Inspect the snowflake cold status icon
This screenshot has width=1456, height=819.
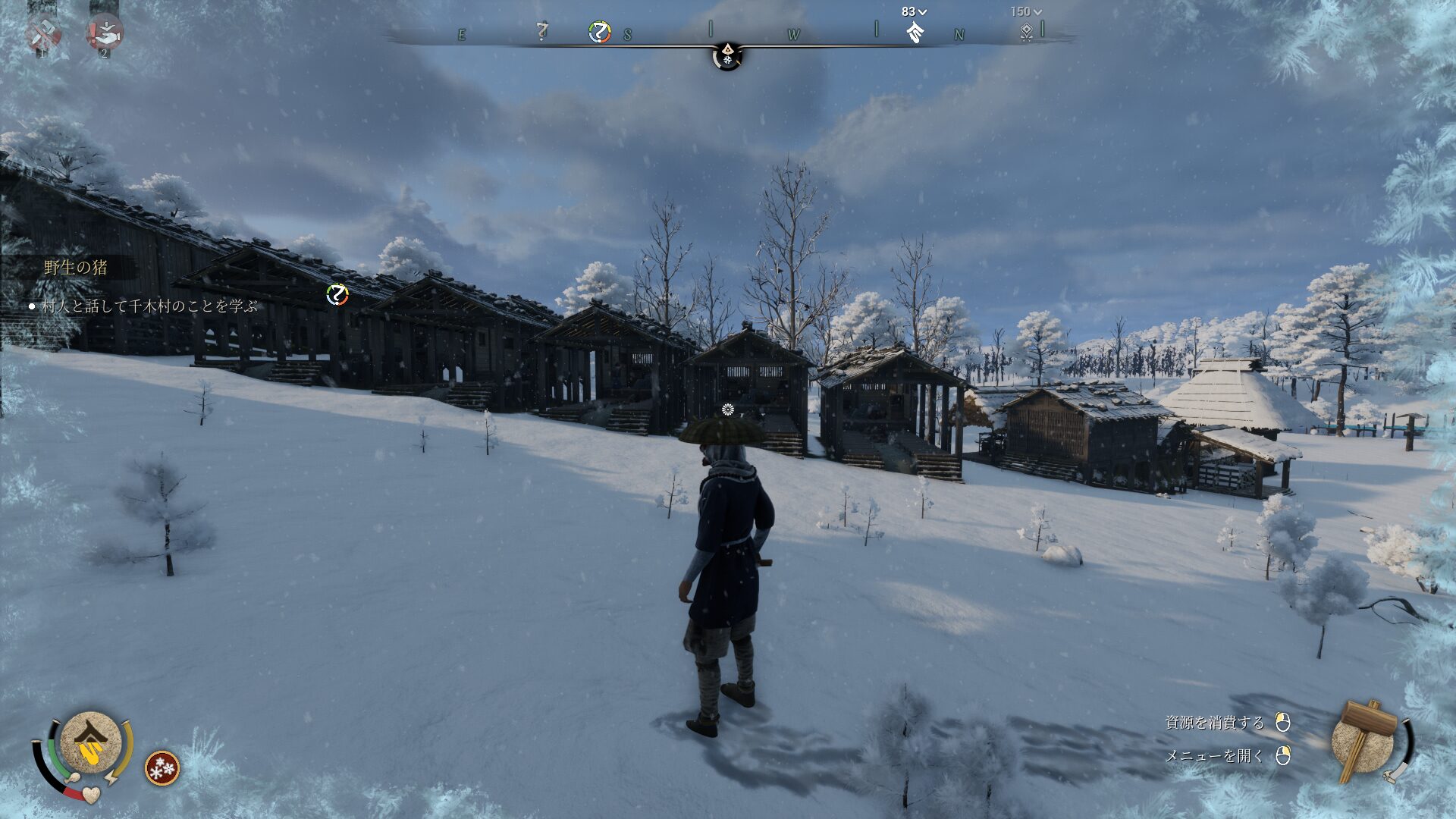162,768
